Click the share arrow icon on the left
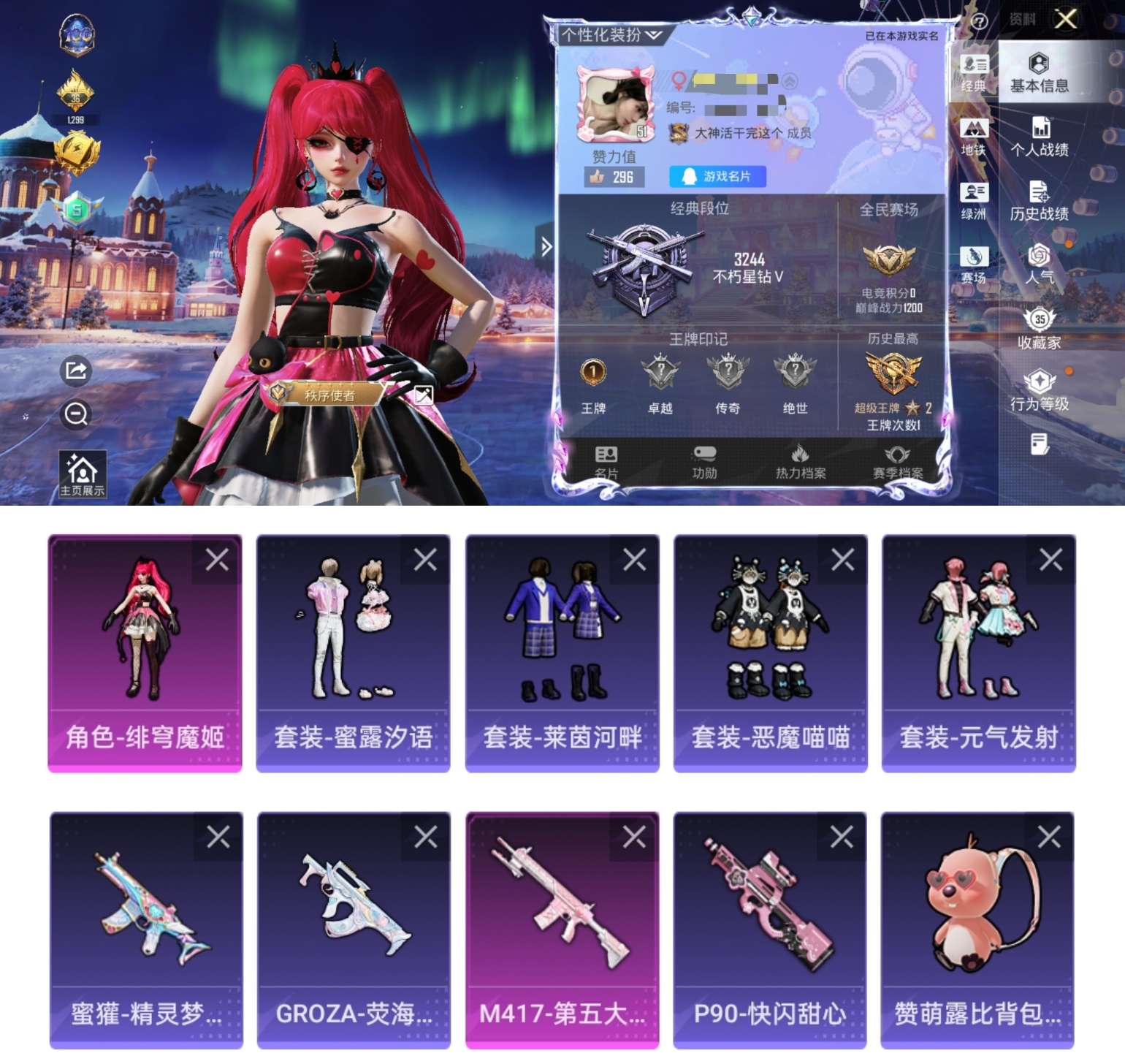1125x1064 pixels. (x=74, y=371)
